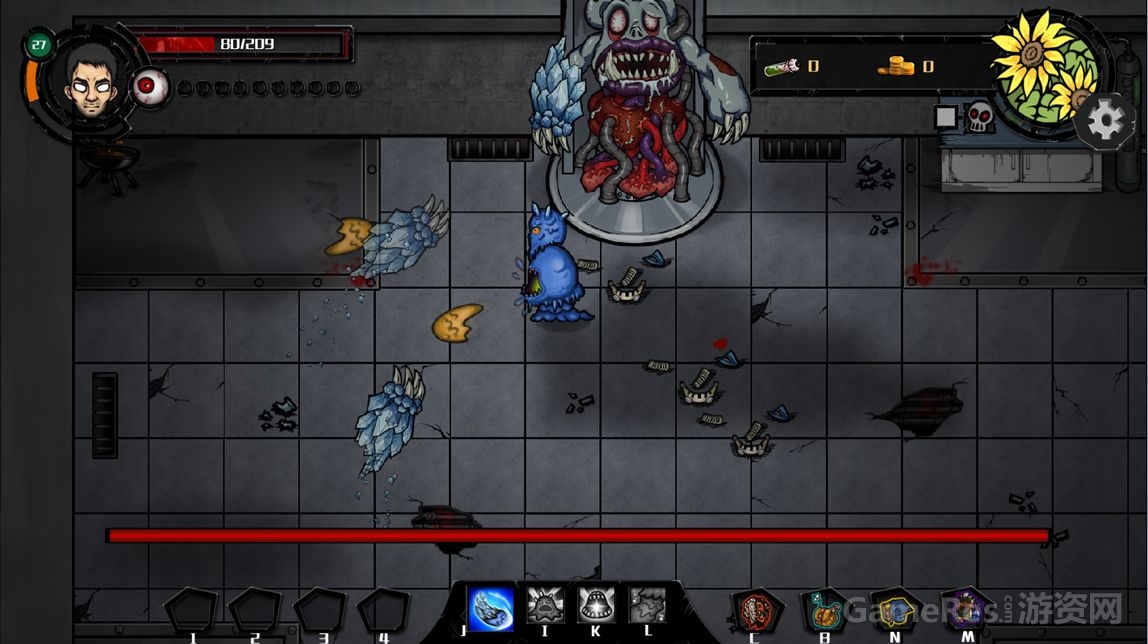Click the red-eyed skull icon

[x=978, y=118]
